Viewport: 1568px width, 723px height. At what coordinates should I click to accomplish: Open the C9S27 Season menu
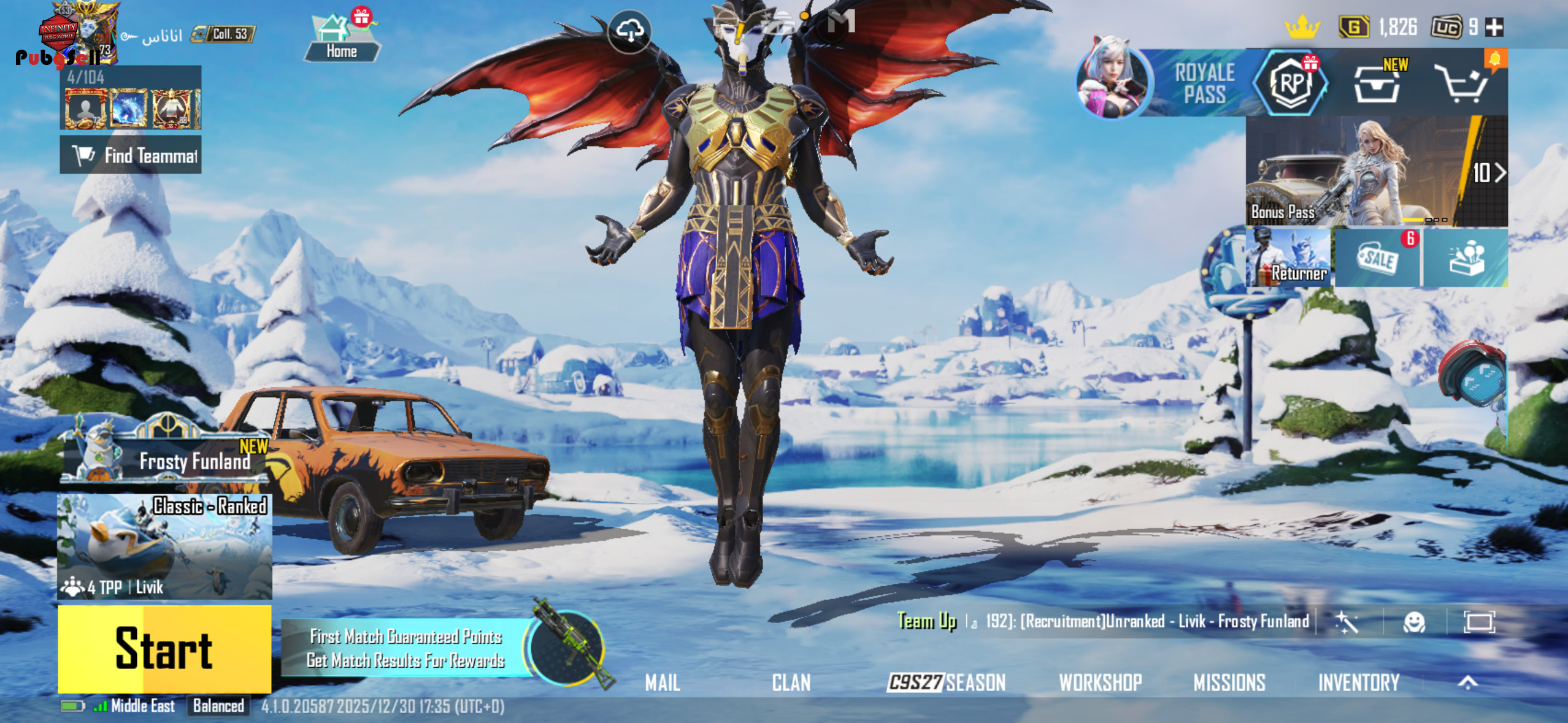[x=947, y=683]
